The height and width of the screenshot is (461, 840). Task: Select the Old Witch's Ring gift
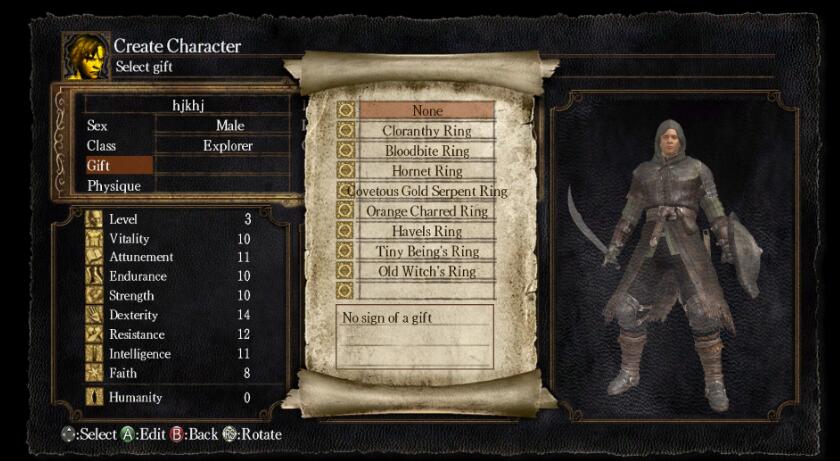click(427, 271)
